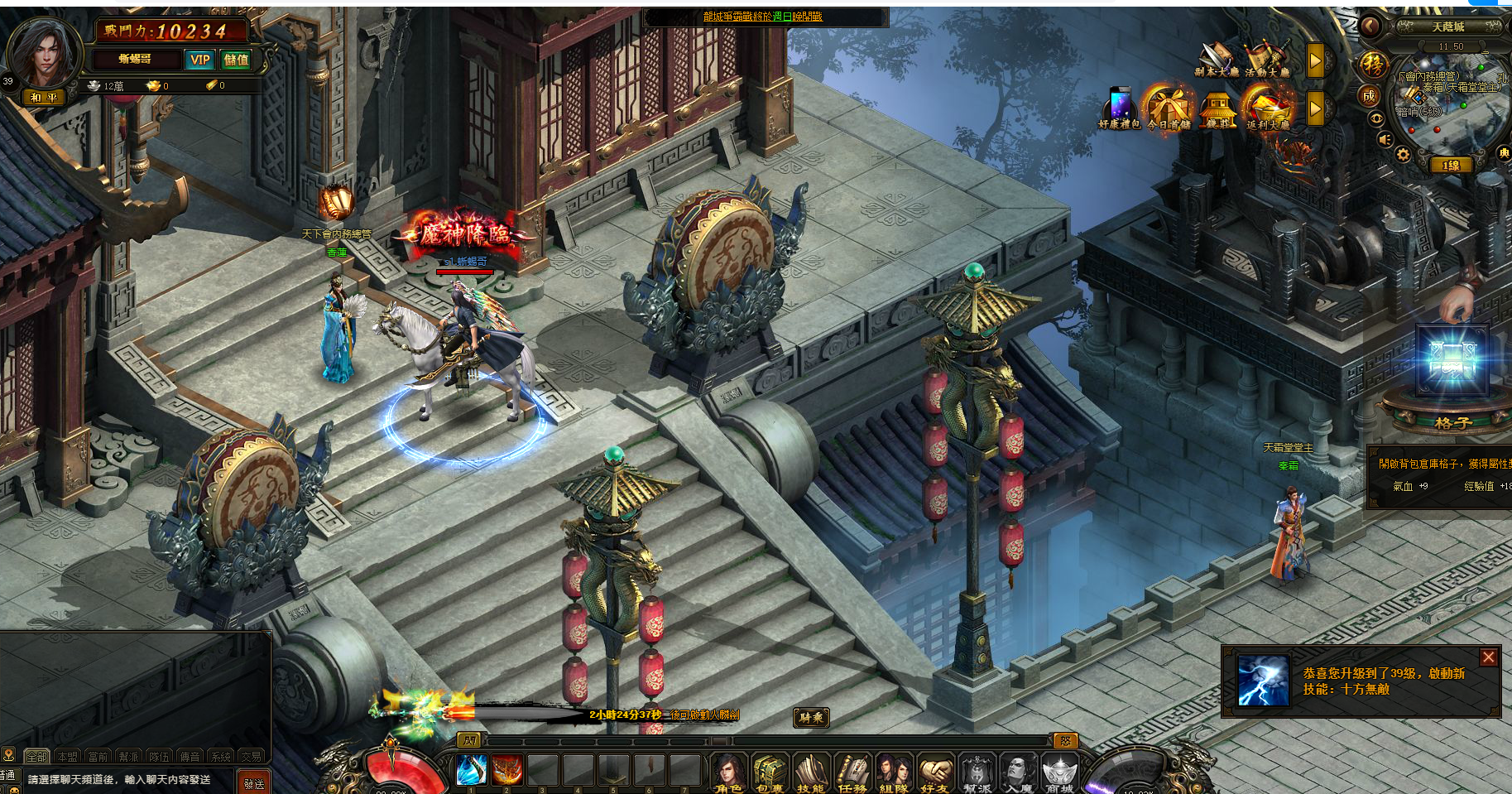Click the 騎乘 mount button
Image resolution: width=1512 pixels, height=794 pixels.
click(811, 718)
